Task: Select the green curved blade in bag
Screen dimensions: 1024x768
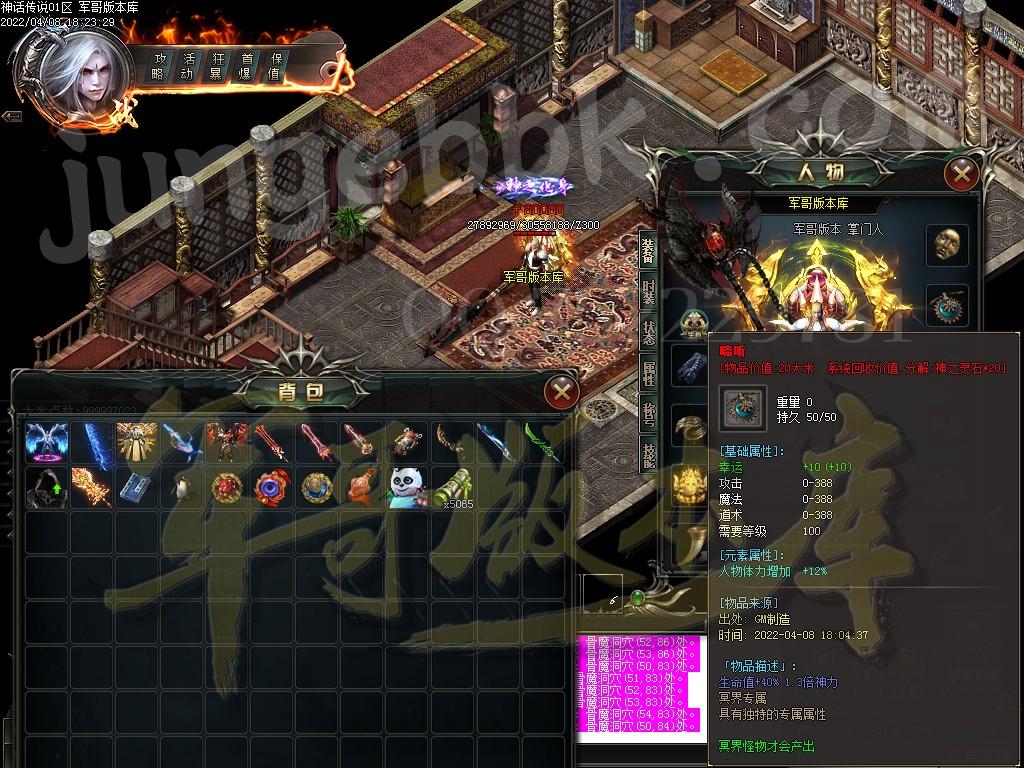Action: [540, 441]
